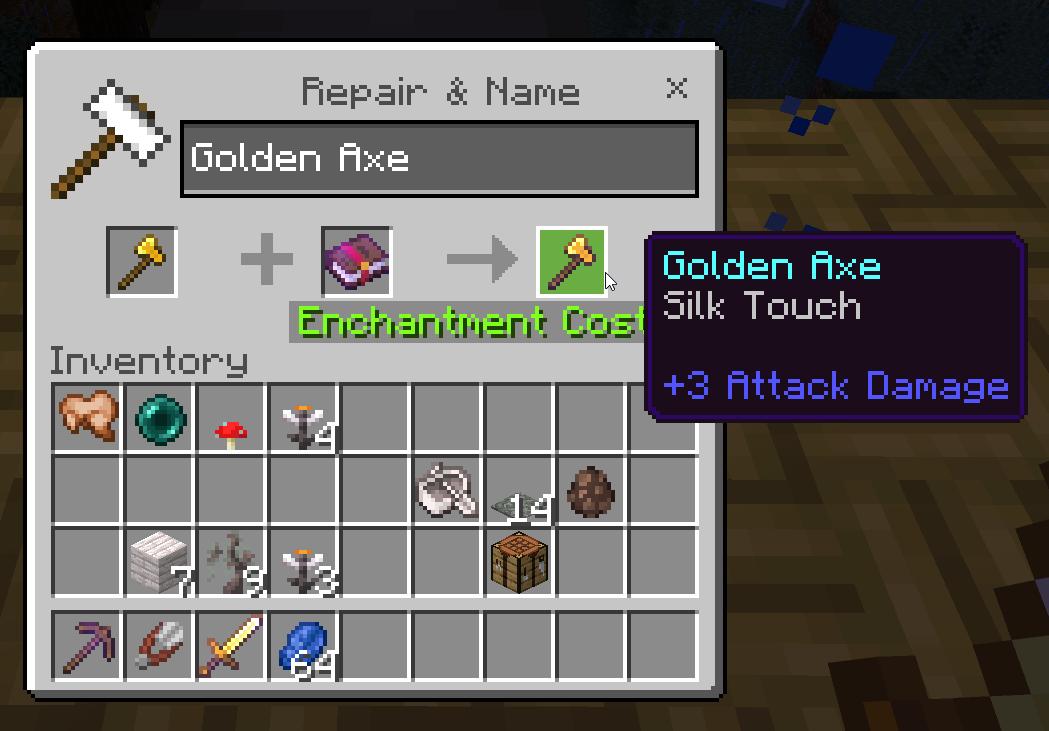This screenshot has width=1049, height=731.
Task: Click the brush tool in the hotbar
Action: coord(160,645)
